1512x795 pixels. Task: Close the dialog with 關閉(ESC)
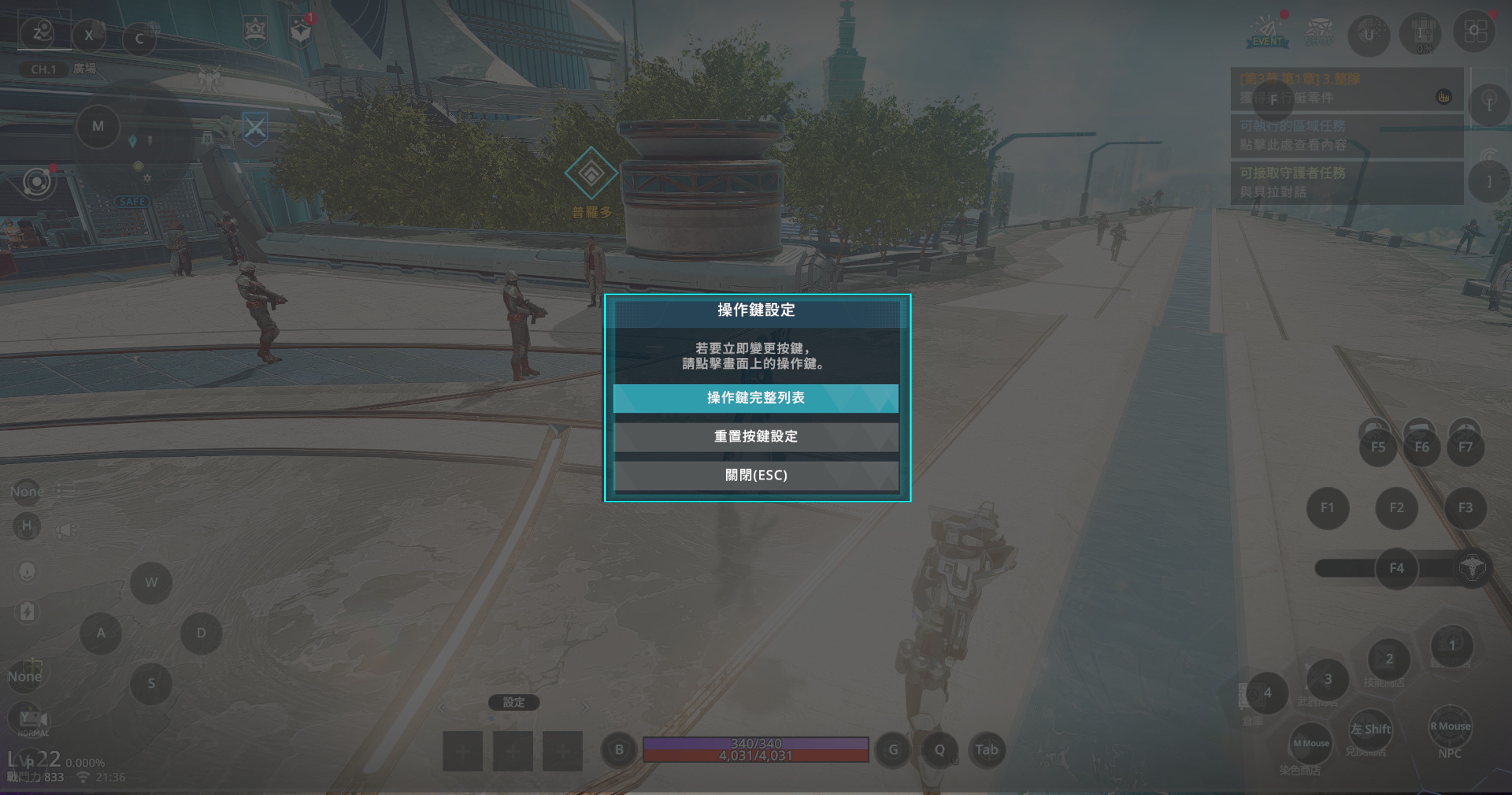pyautogui.click(x=755, y=475)
